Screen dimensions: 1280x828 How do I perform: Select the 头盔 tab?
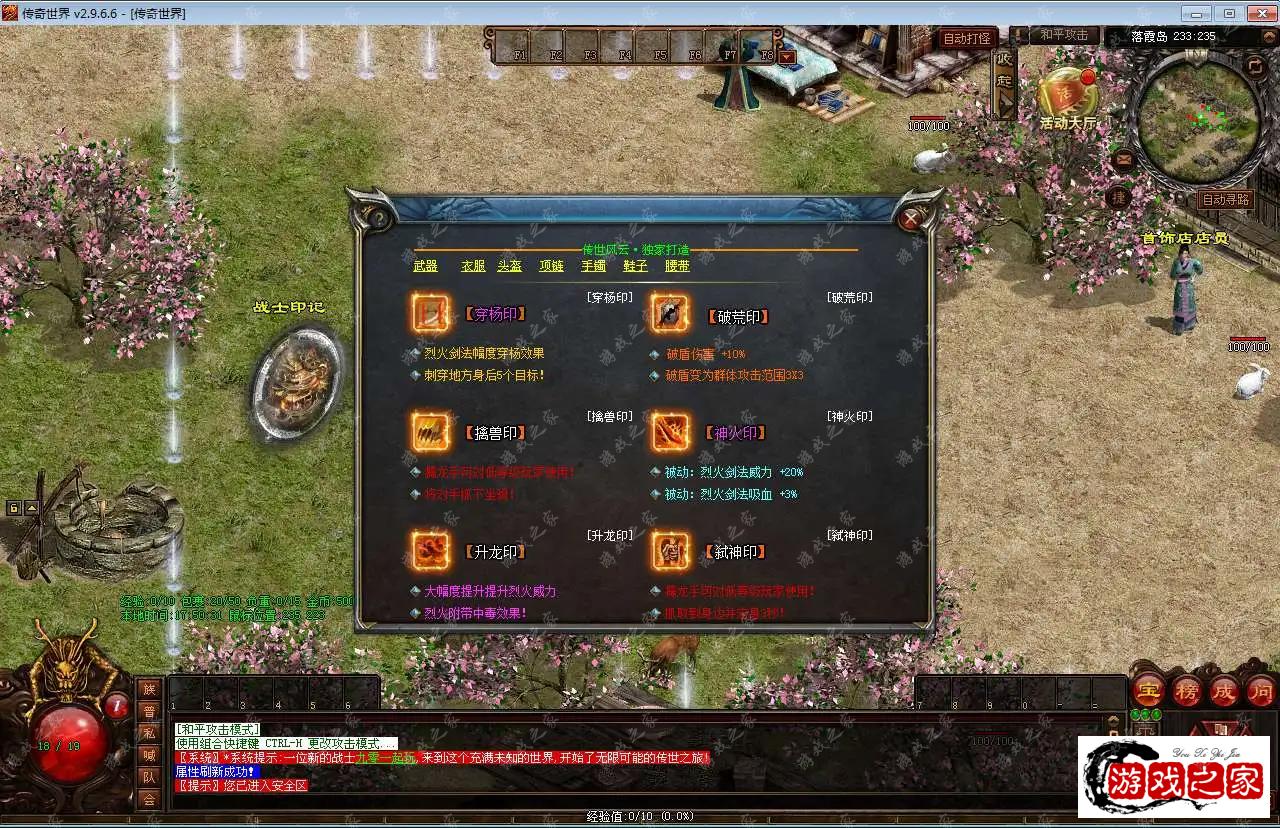click(x=510, y=266)
